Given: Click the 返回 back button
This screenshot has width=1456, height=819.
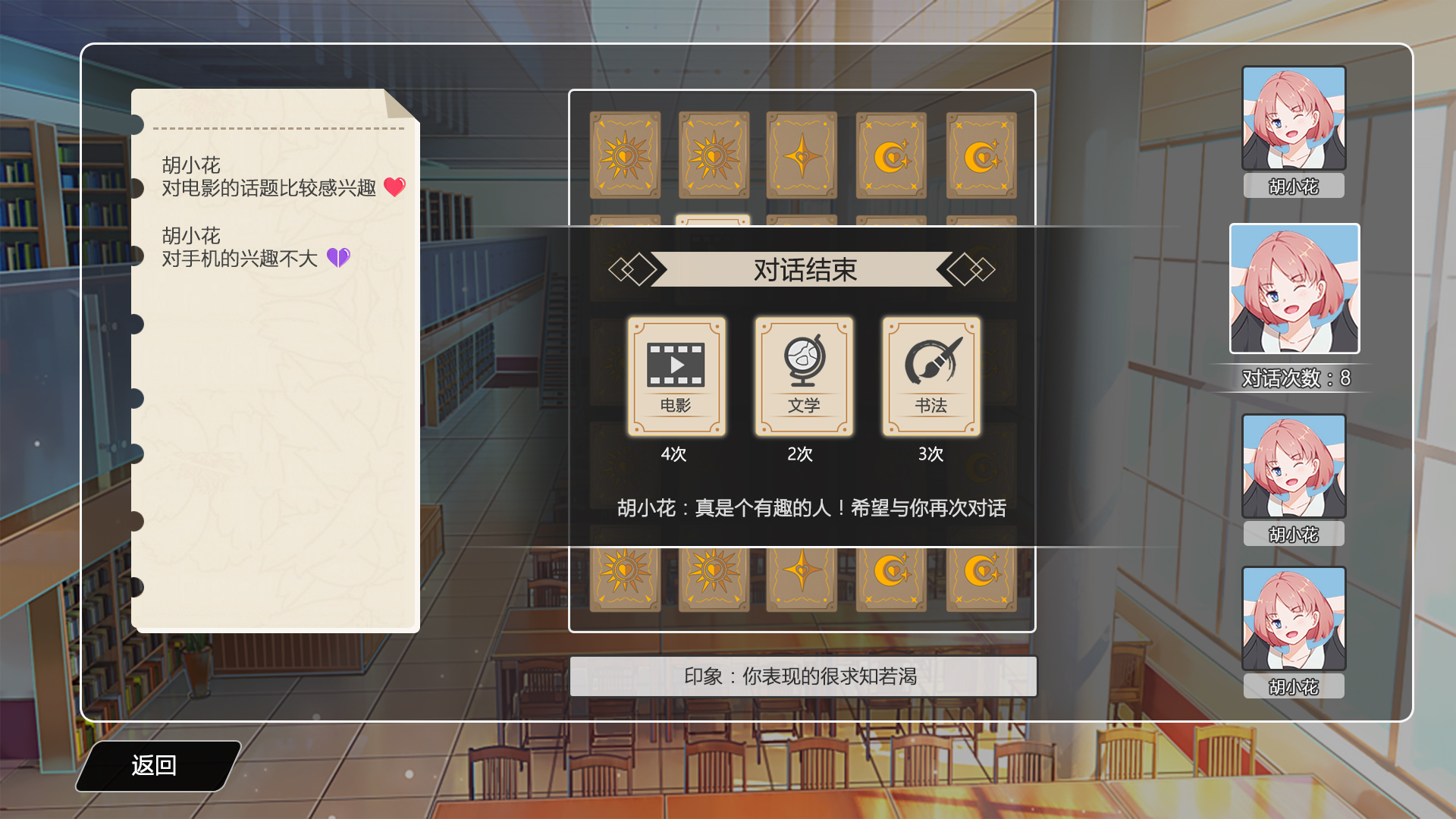Looking at the screenshot, I should coord(155,767).
